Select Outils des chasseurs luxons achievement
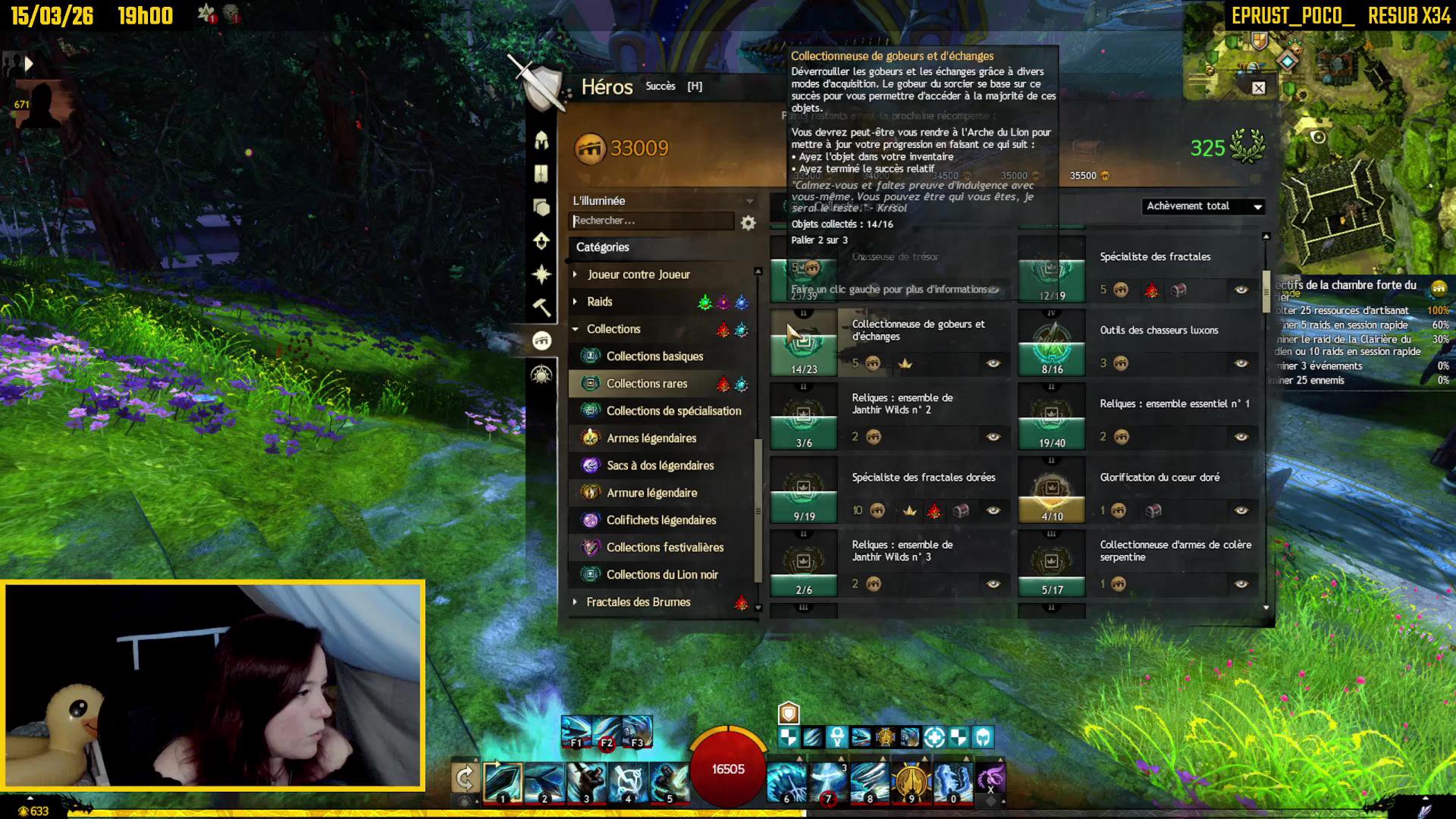 click(1159, 331)
